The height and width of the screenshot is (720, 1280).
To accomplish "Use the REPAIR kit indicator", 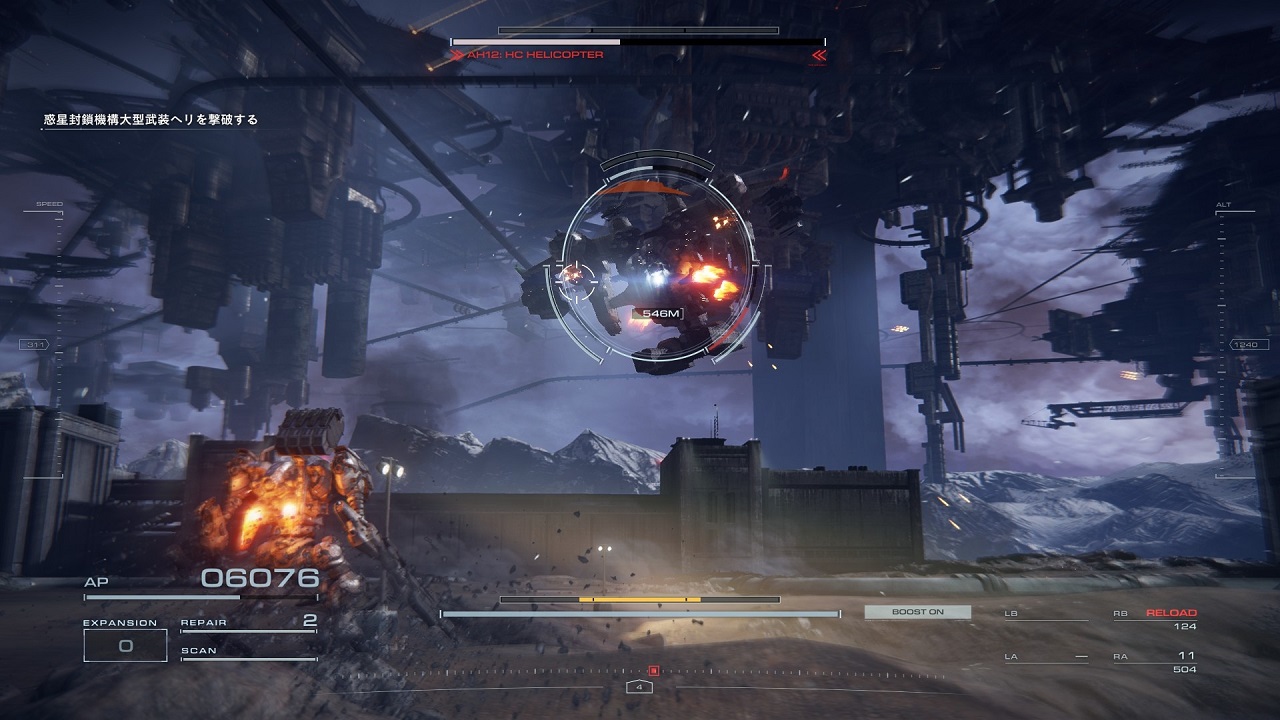I will coord(248,622).
